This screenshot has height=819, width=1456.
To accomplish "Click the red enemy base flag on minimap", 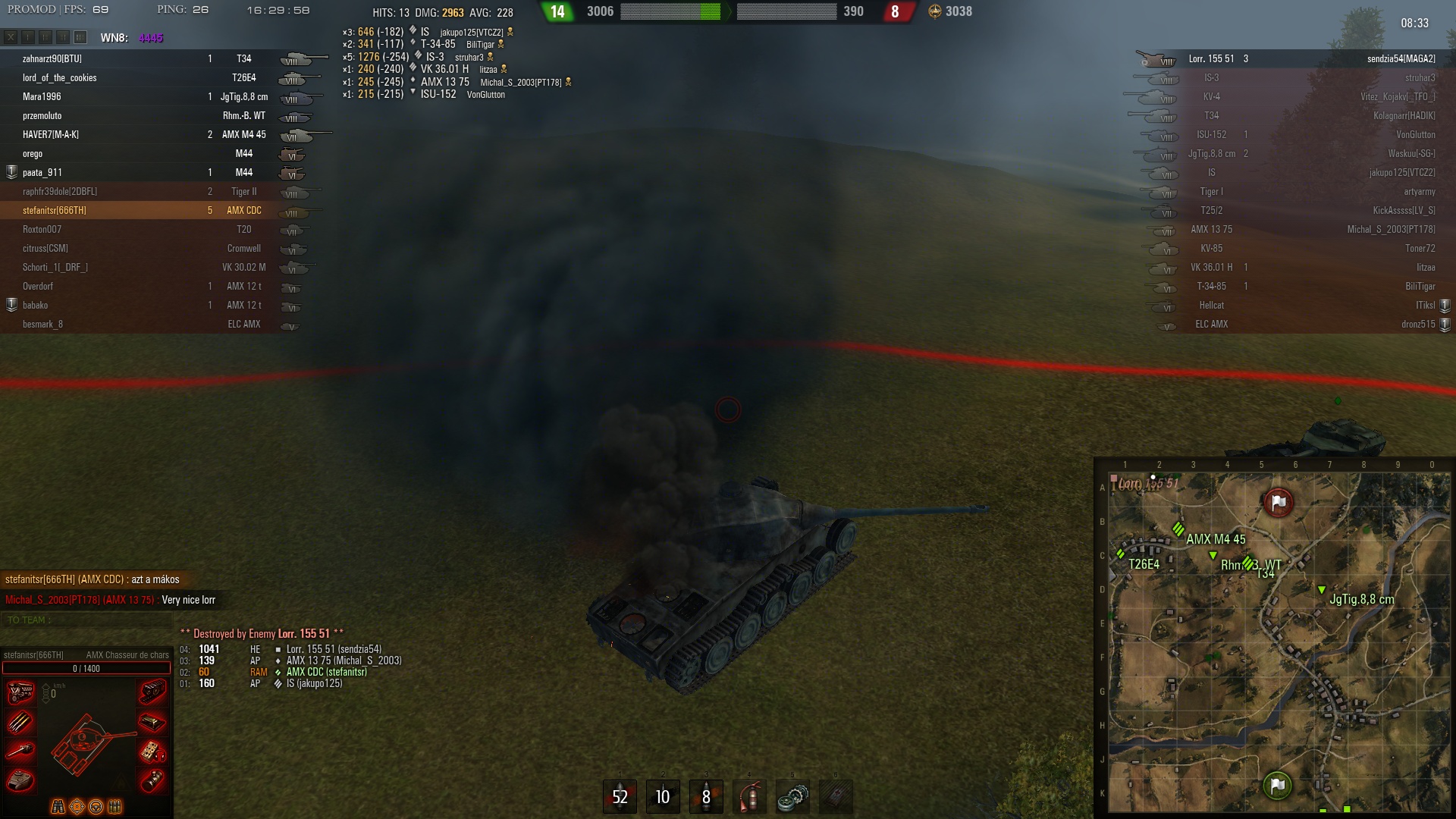I will click(1278, 502).
